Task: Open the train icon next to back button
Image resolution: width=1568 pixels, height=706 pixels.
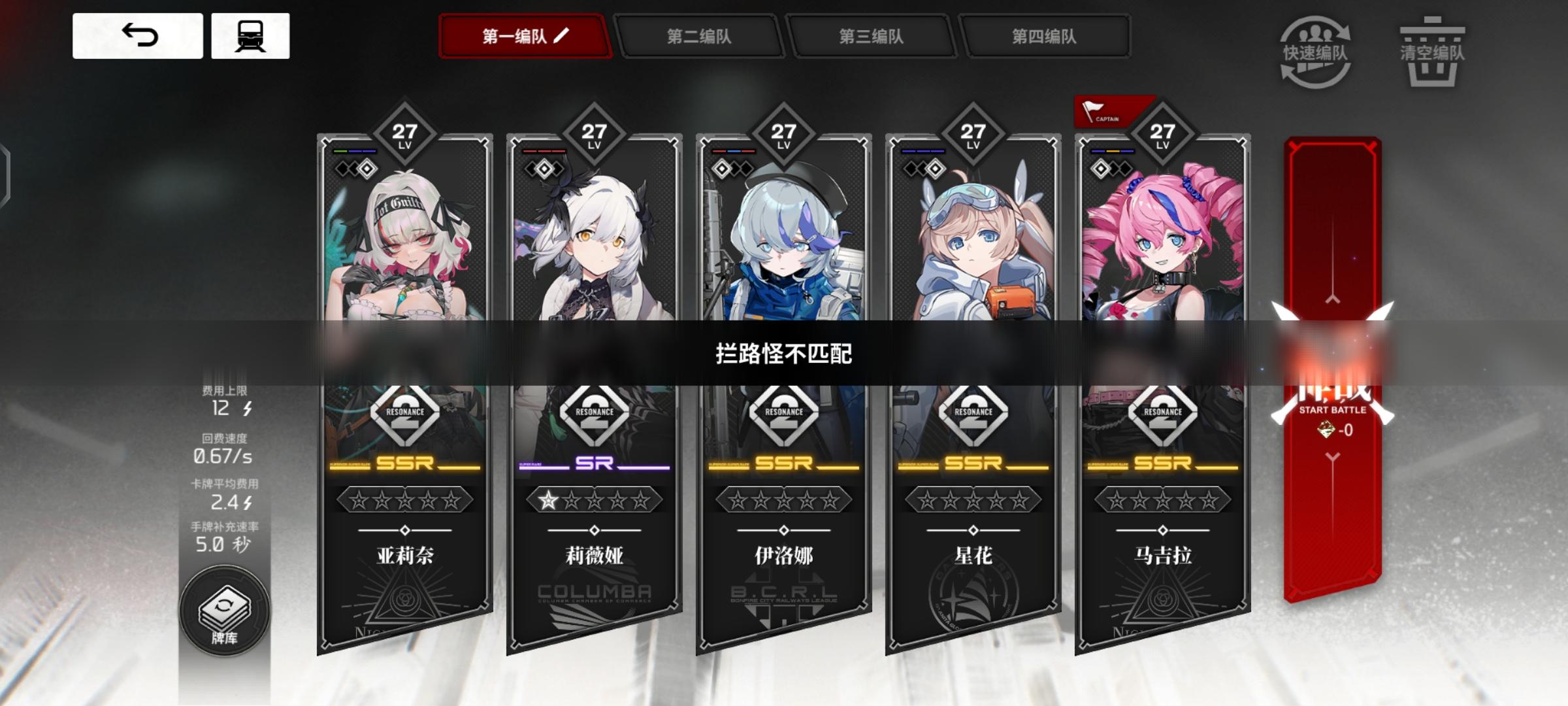Action: point(250,36)
